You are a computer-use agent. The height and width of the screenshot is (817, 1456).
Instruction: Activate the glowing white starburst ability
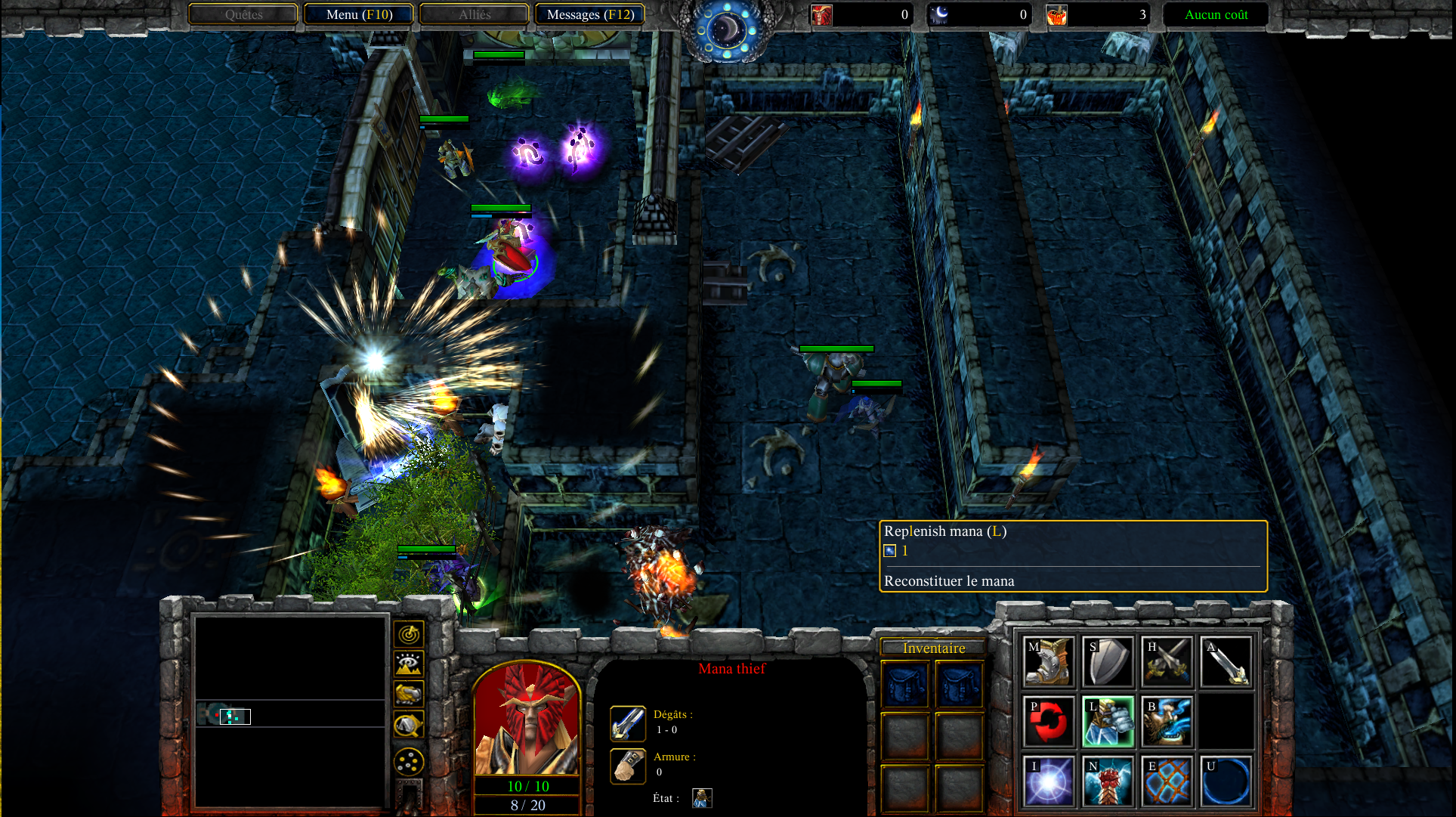pyautogui.click(x=1048, y=781)
